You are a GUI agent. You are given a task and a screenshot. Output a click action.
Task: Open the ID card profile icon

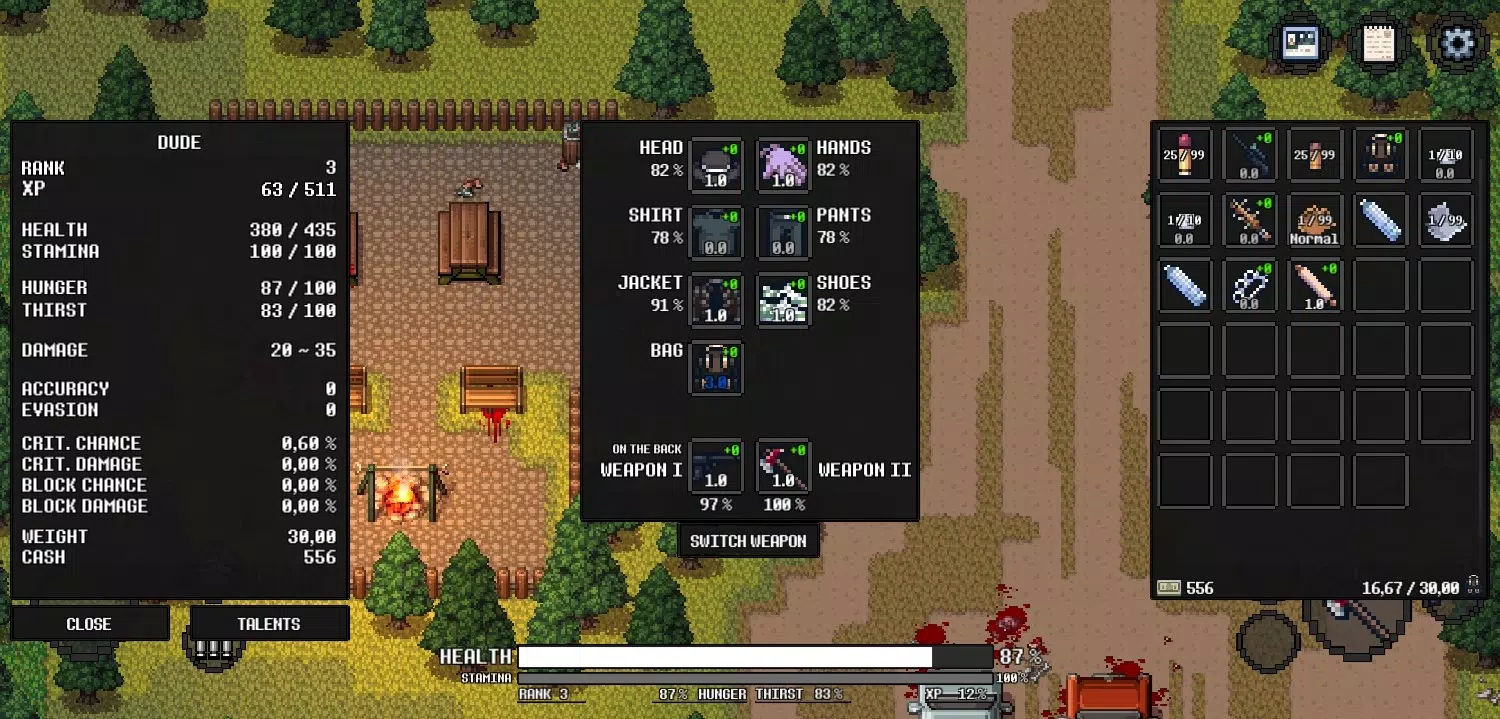tap(1301, 43)
